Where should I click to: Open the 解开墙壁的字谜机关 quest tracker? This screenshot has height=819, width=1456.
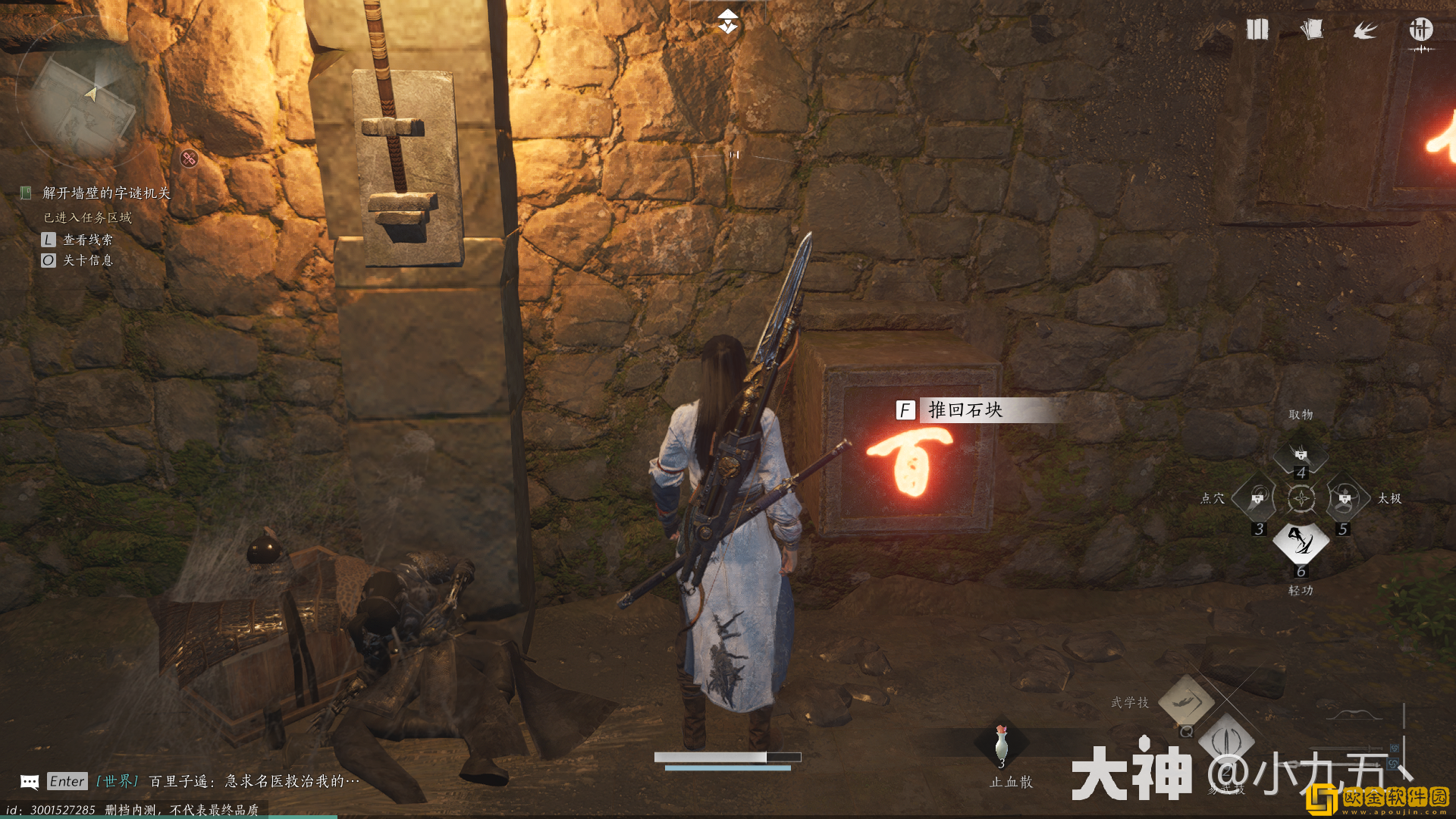pyautogui.click(x=105, y=193)
